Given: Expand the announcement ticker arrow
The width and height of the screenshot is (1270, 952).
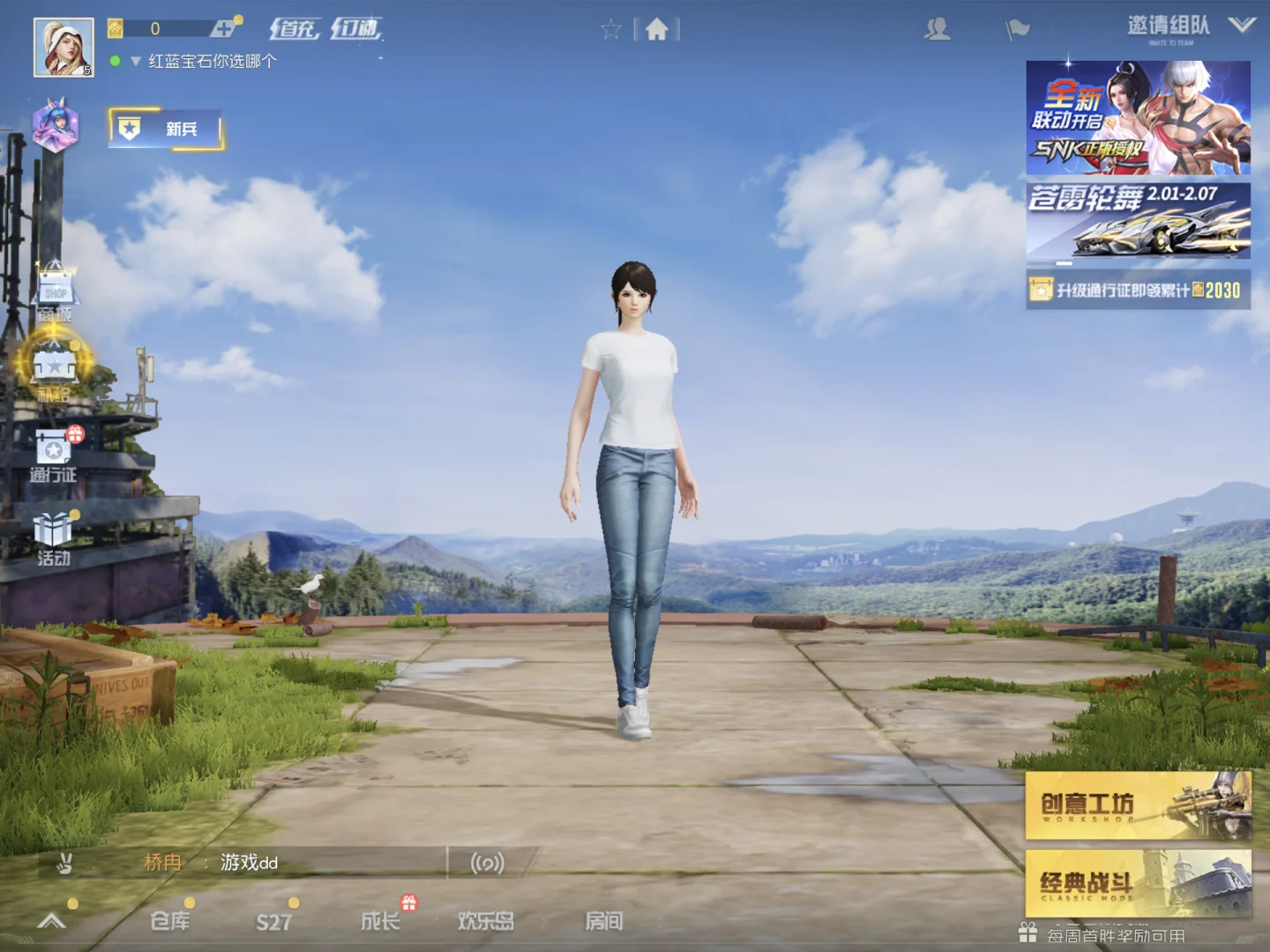Looking at the screenshot, I should click(x=134, y=62).
